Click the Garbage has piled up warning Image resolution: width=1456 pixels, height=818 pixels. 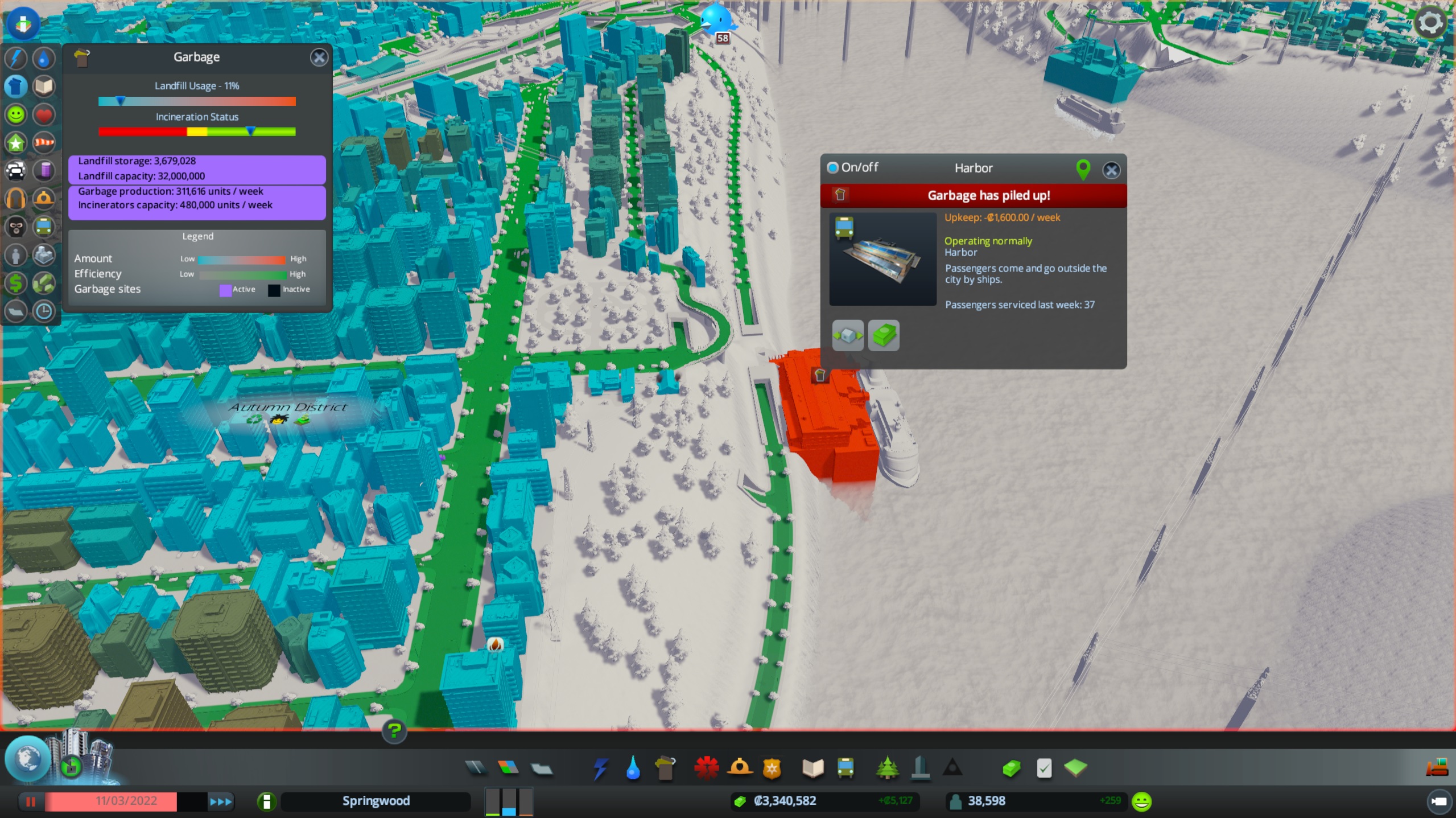988,195
